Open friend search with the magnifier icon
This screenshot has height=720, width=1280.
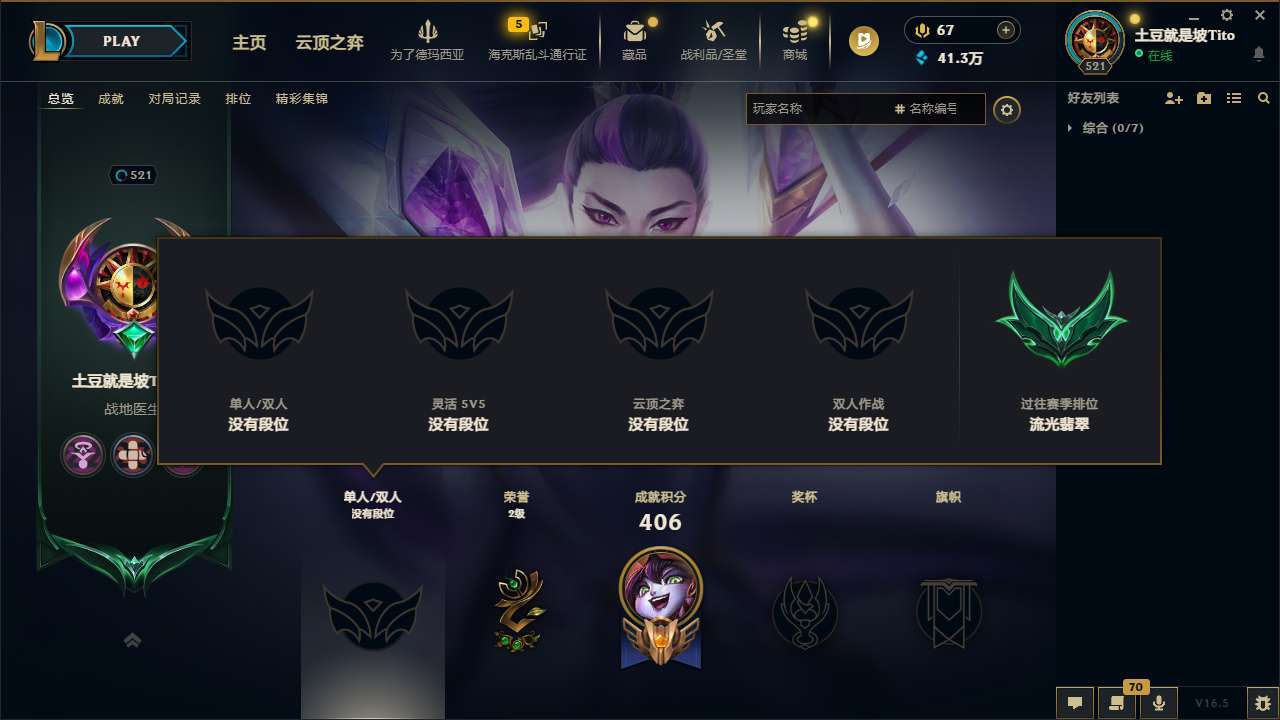pos(1263,98)
